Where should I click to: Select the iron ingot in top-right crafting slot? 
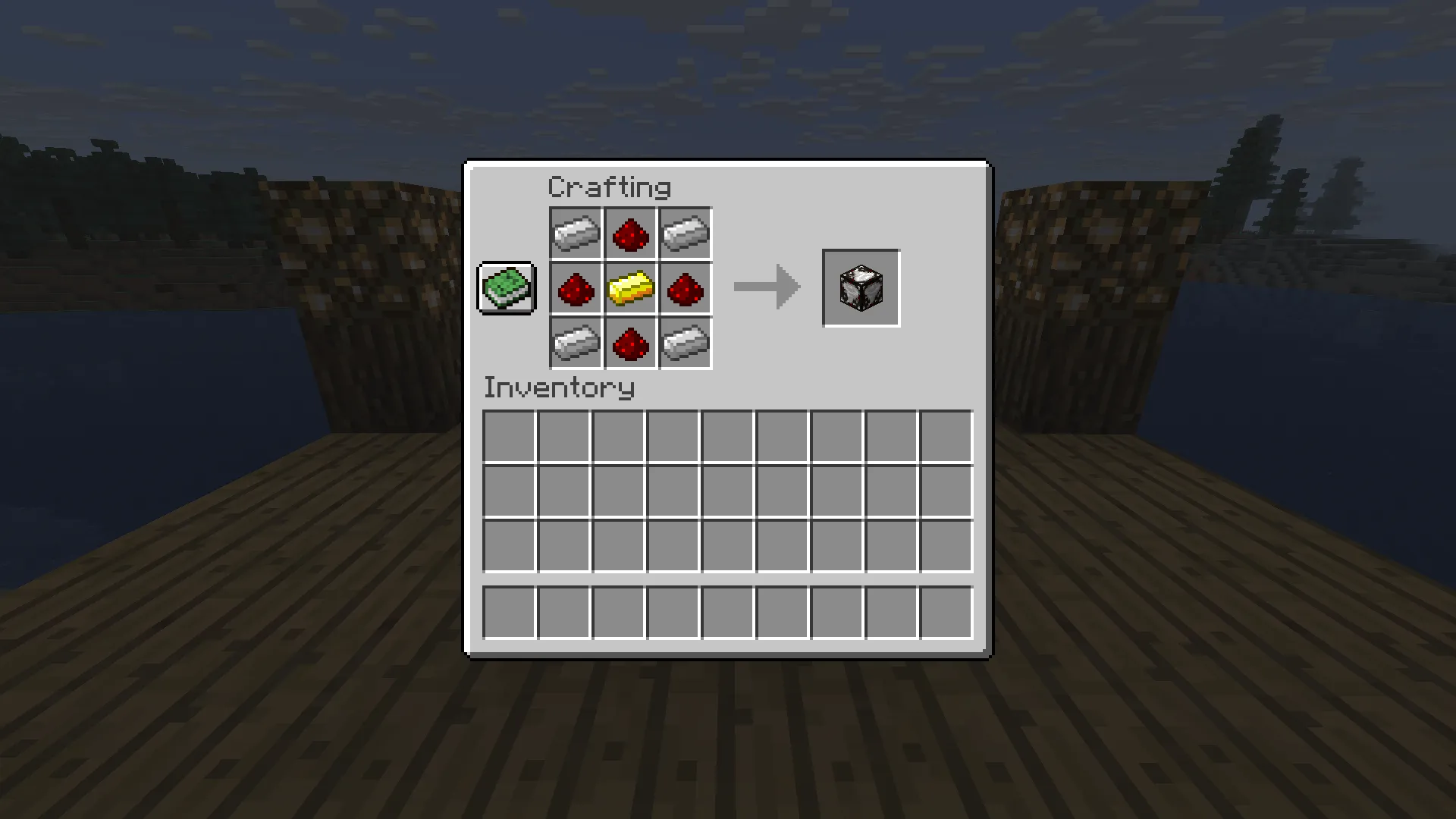686,234
